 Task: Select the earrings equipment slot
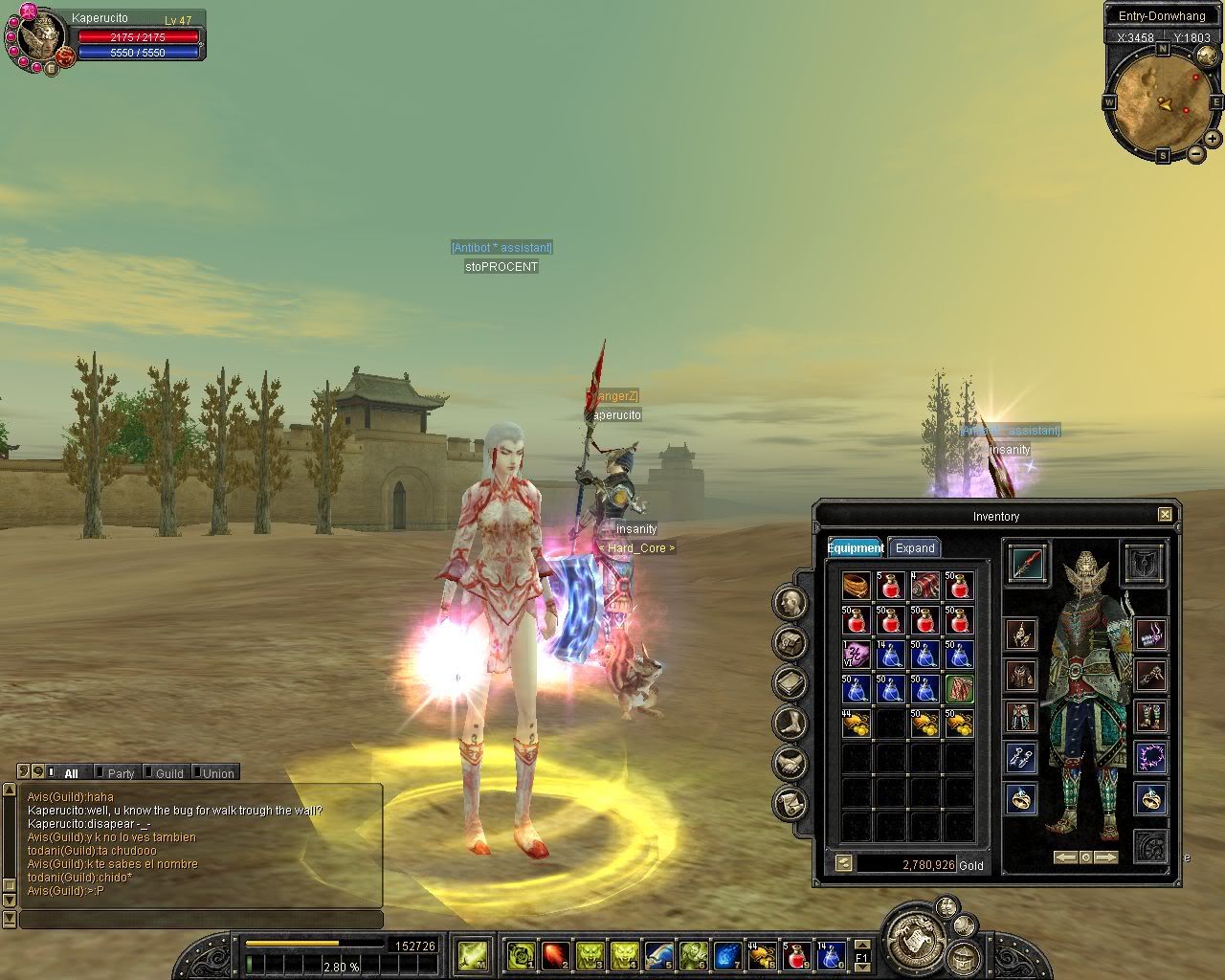1021,758
